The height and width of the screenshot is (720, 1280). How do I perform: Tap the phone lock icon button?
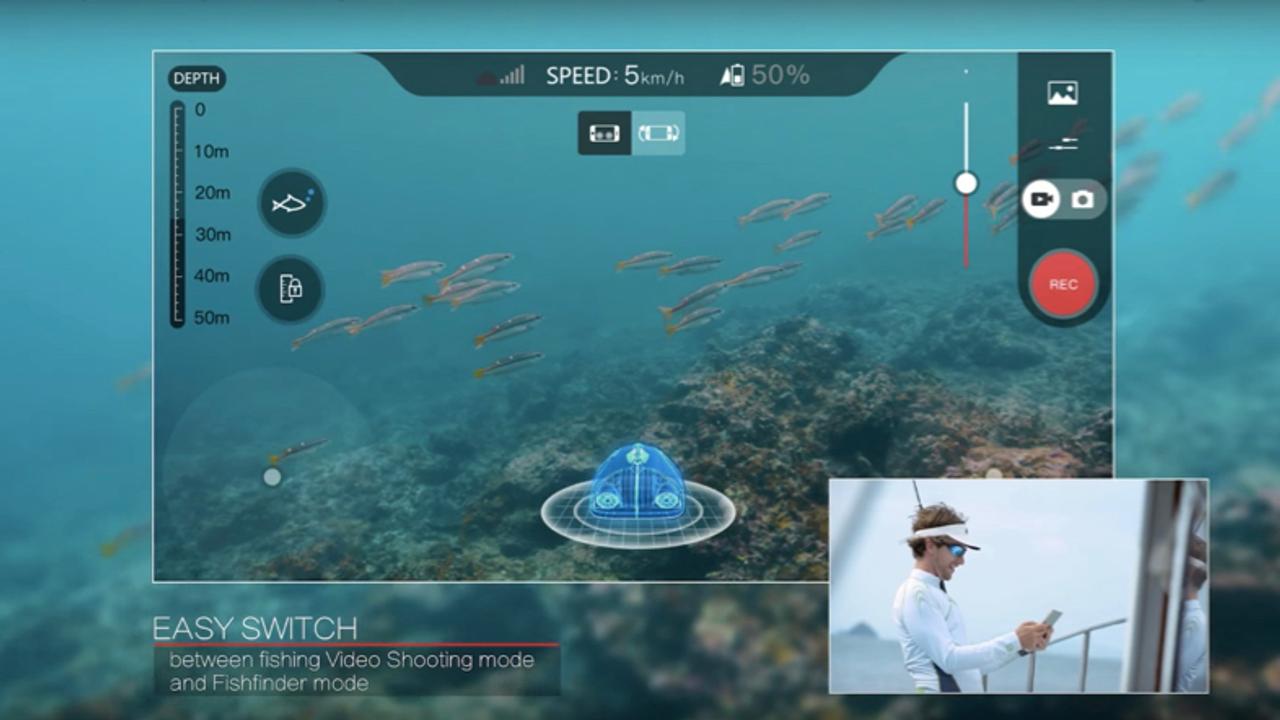[x=290, y=289]
